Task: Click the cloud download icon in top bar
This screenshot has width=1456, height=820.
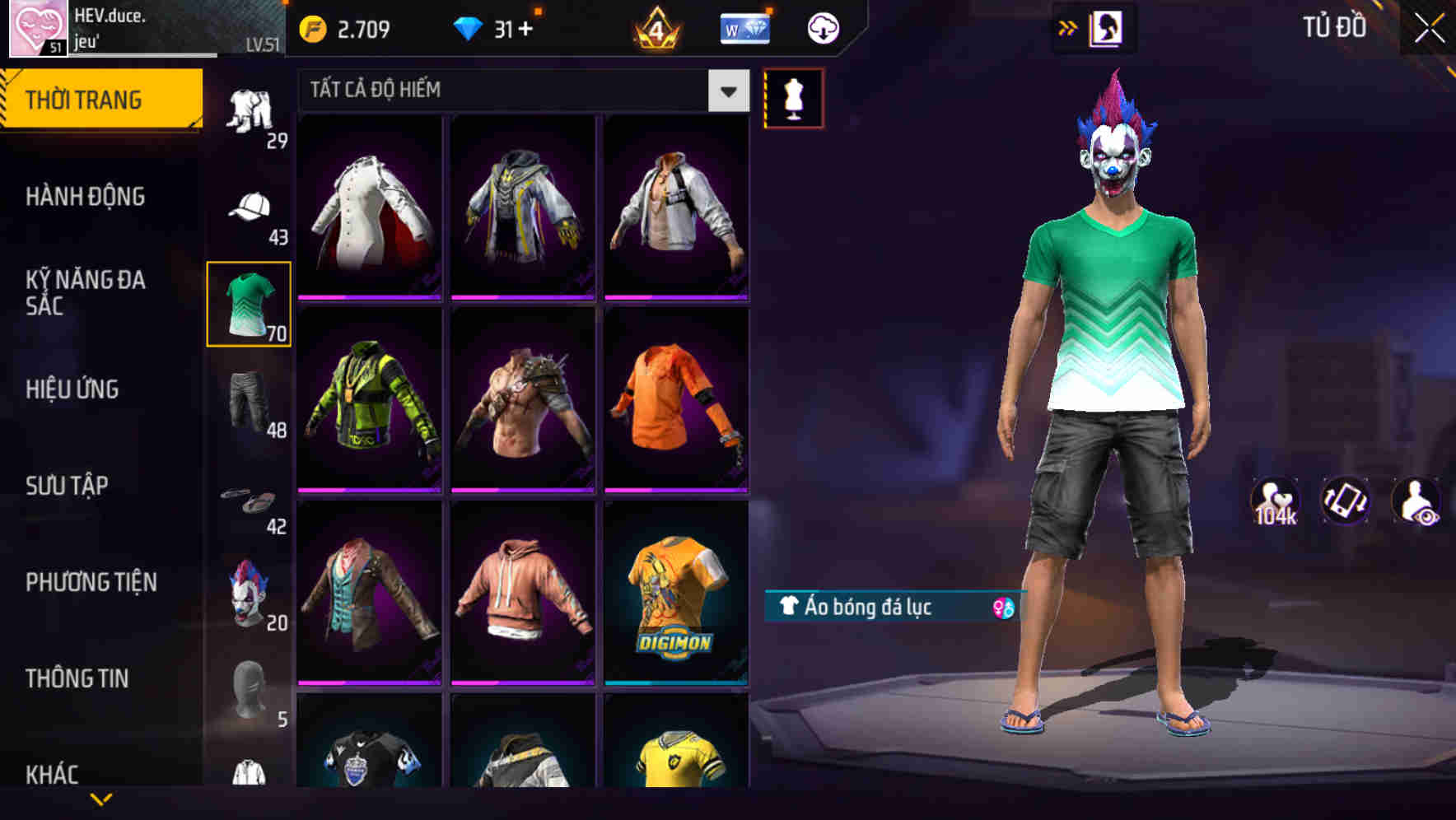Action: point(822,27)
